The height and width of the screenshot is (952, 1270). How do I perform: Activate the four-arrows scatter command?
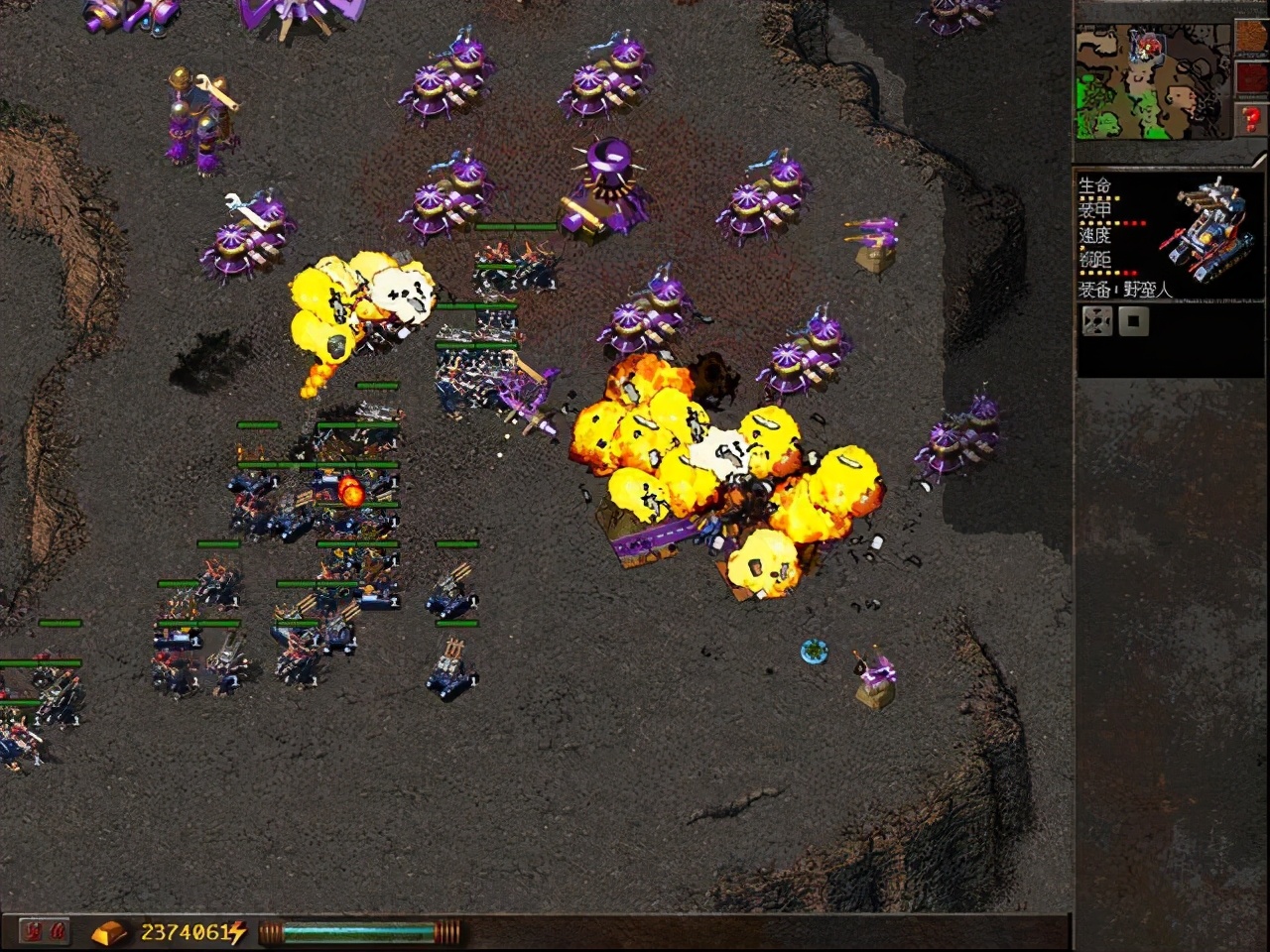tap(1096, 321)
